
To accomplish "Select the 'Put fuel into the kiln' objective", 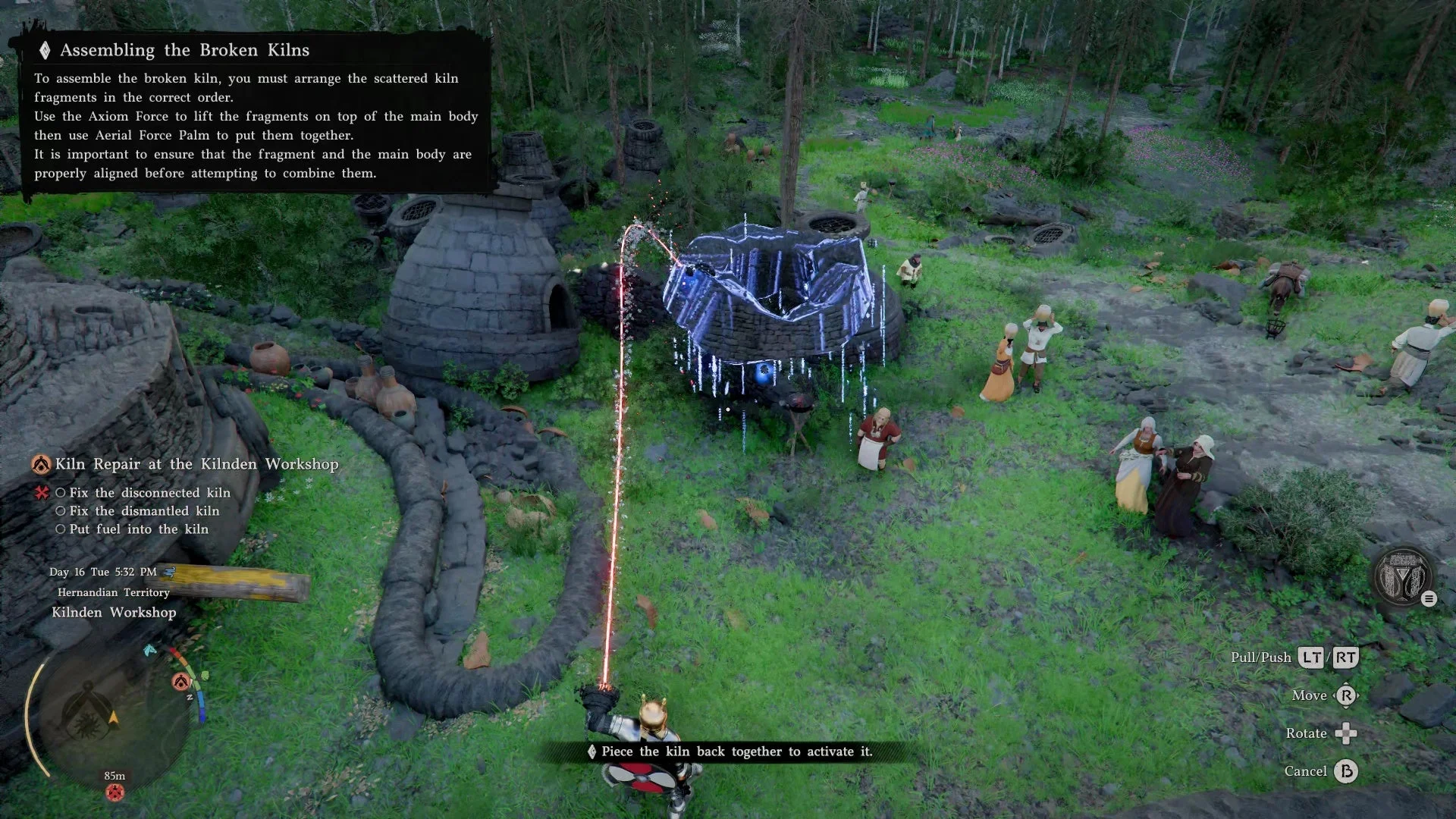I will click(139, 529).
